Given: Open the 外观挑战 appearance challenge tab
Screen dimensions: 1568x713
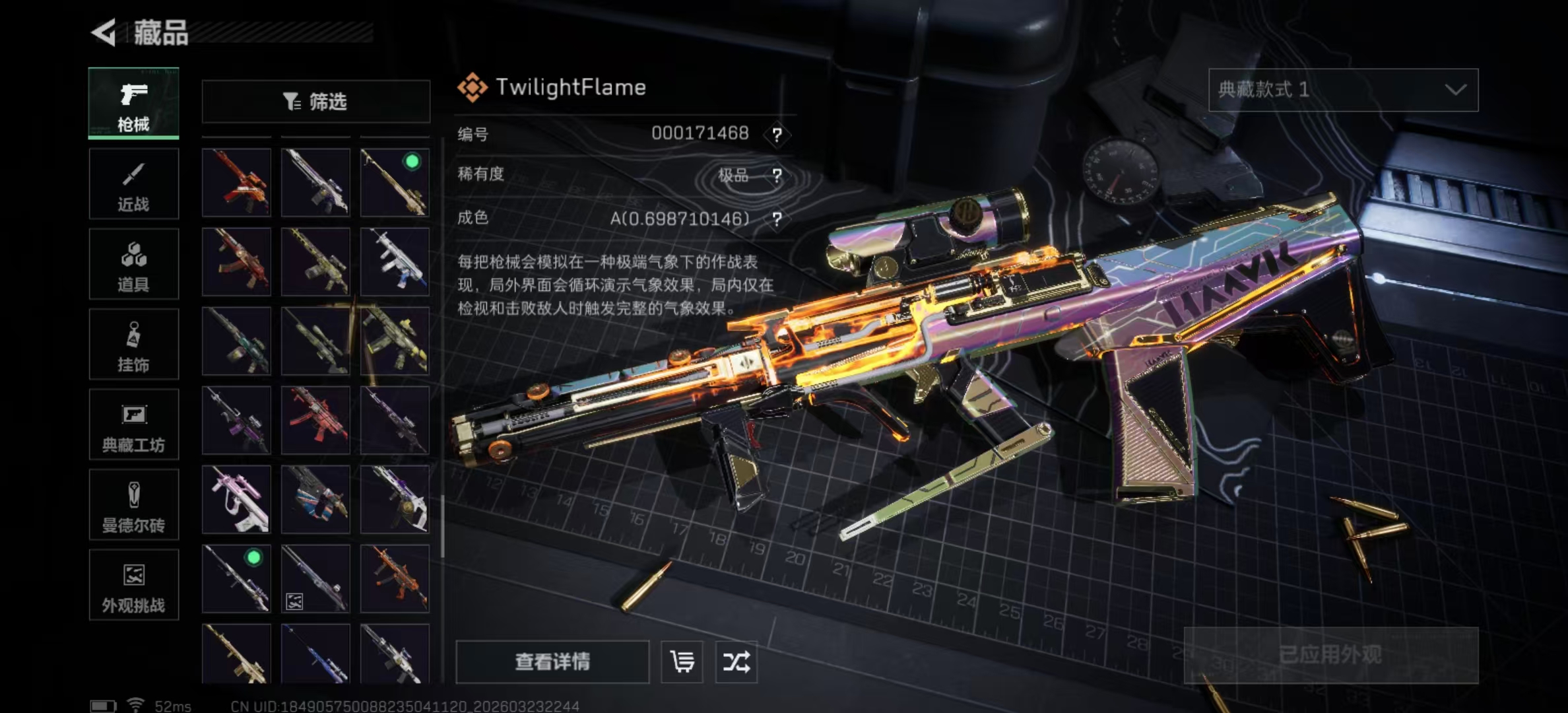Looking at the screenshot, I should pos(133,586).
